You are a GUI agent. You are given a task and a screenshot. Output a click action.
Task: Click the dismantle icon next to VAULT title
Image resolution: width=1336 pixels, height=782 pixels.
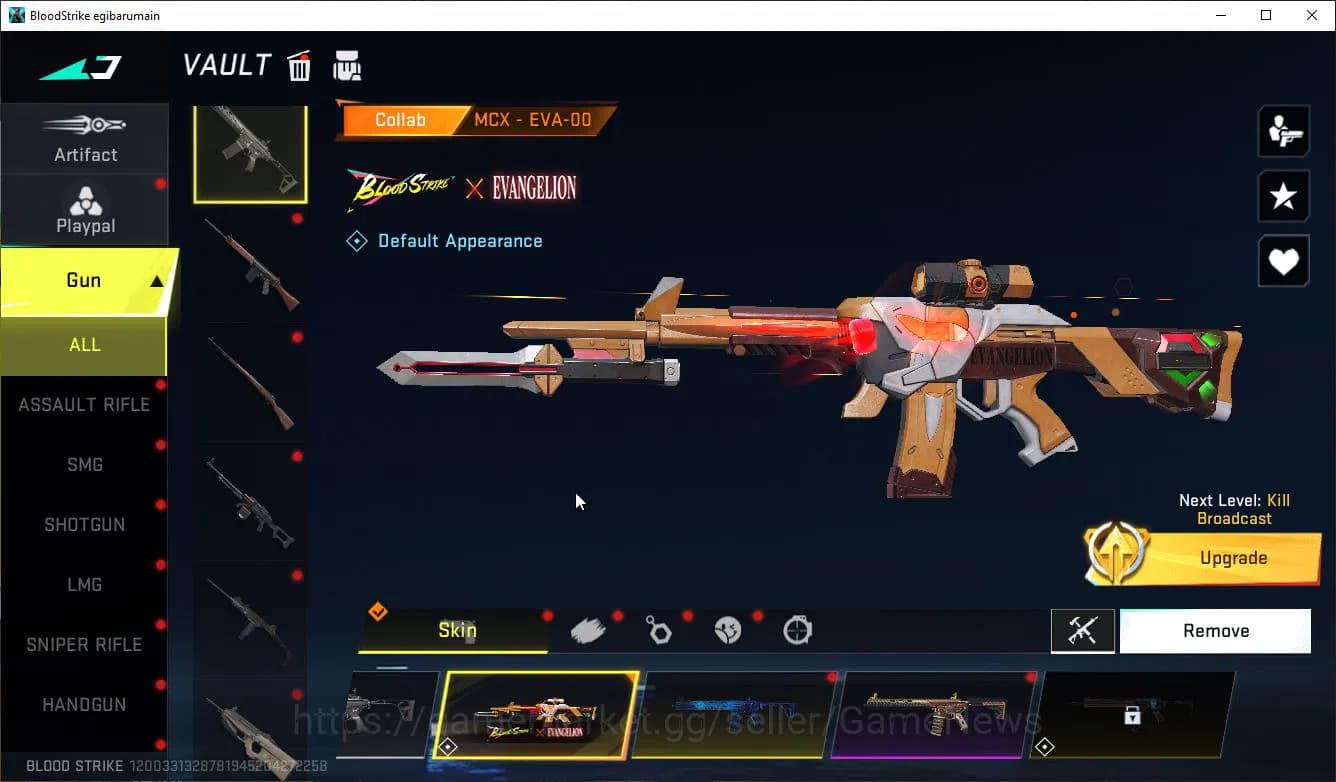click(347, 65)
